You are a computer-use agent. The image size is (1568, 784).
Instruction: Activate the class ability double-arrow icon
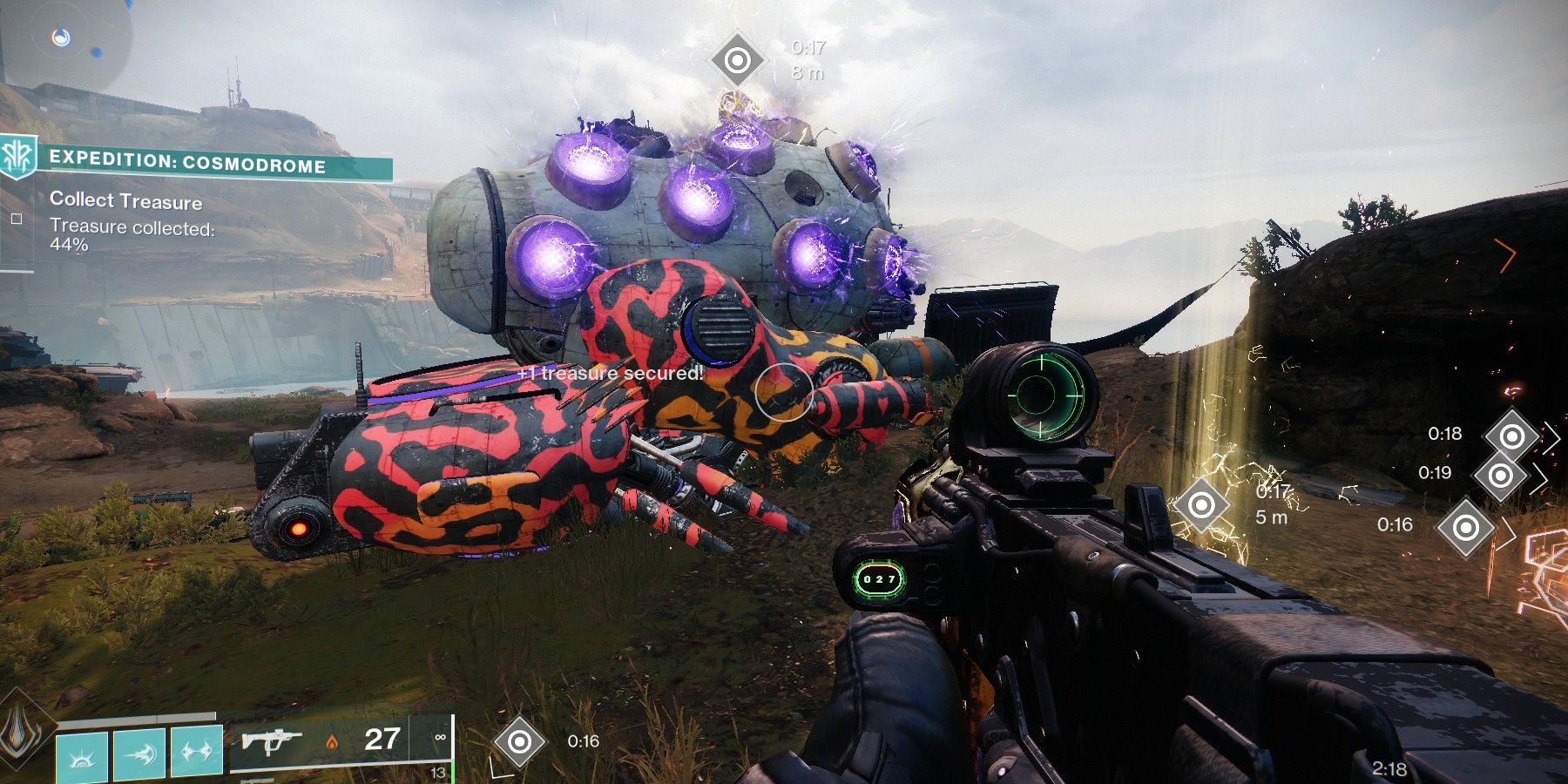click(x=197, y=754)
